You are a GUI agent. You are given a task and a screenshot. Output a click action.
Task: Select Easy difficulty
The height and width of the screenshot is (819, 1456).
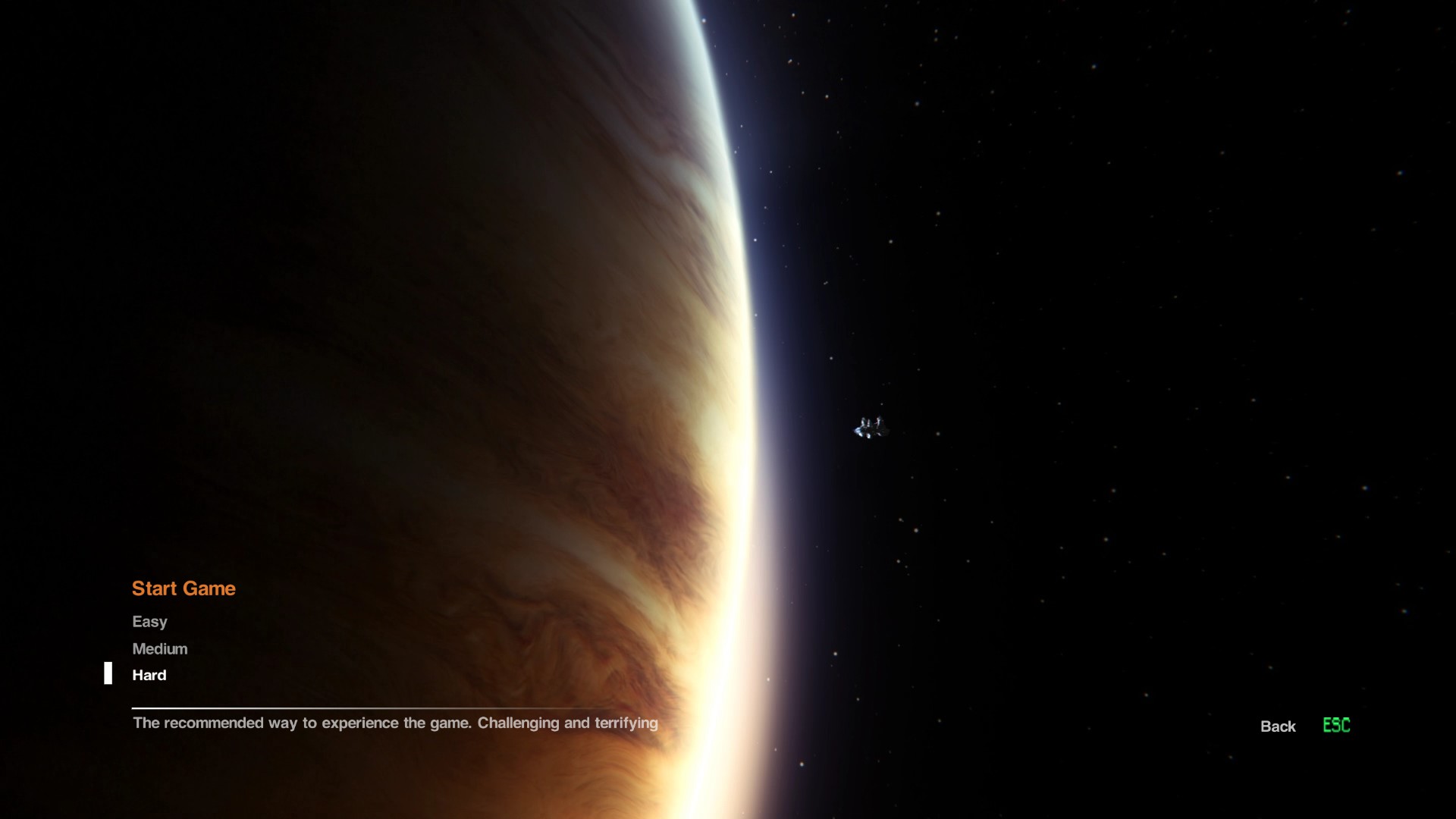pyautogui.click(x=149, y=622)
